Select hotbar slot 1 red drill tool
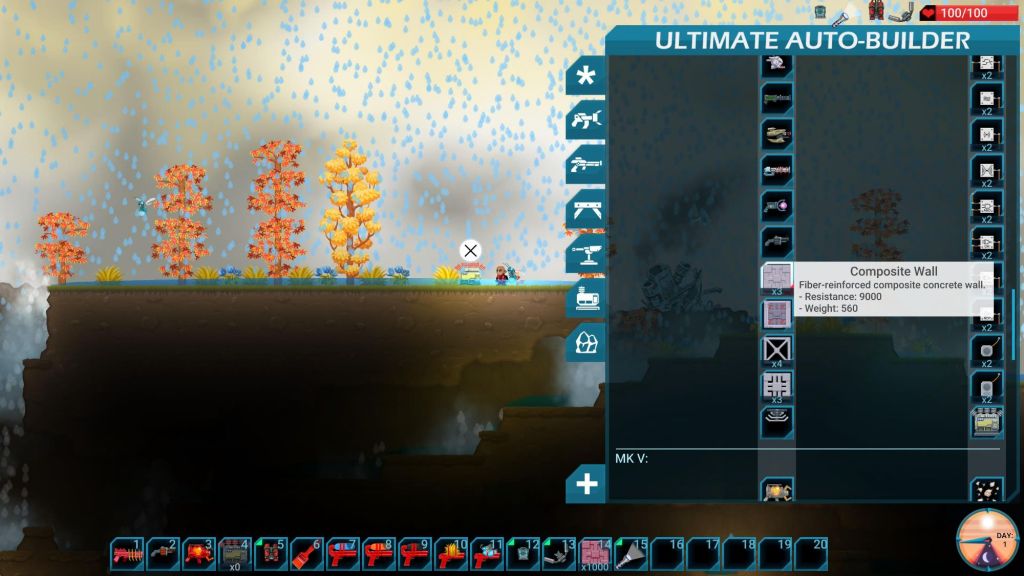Viewport: 1024px width, 576px height. coord(128,551)
